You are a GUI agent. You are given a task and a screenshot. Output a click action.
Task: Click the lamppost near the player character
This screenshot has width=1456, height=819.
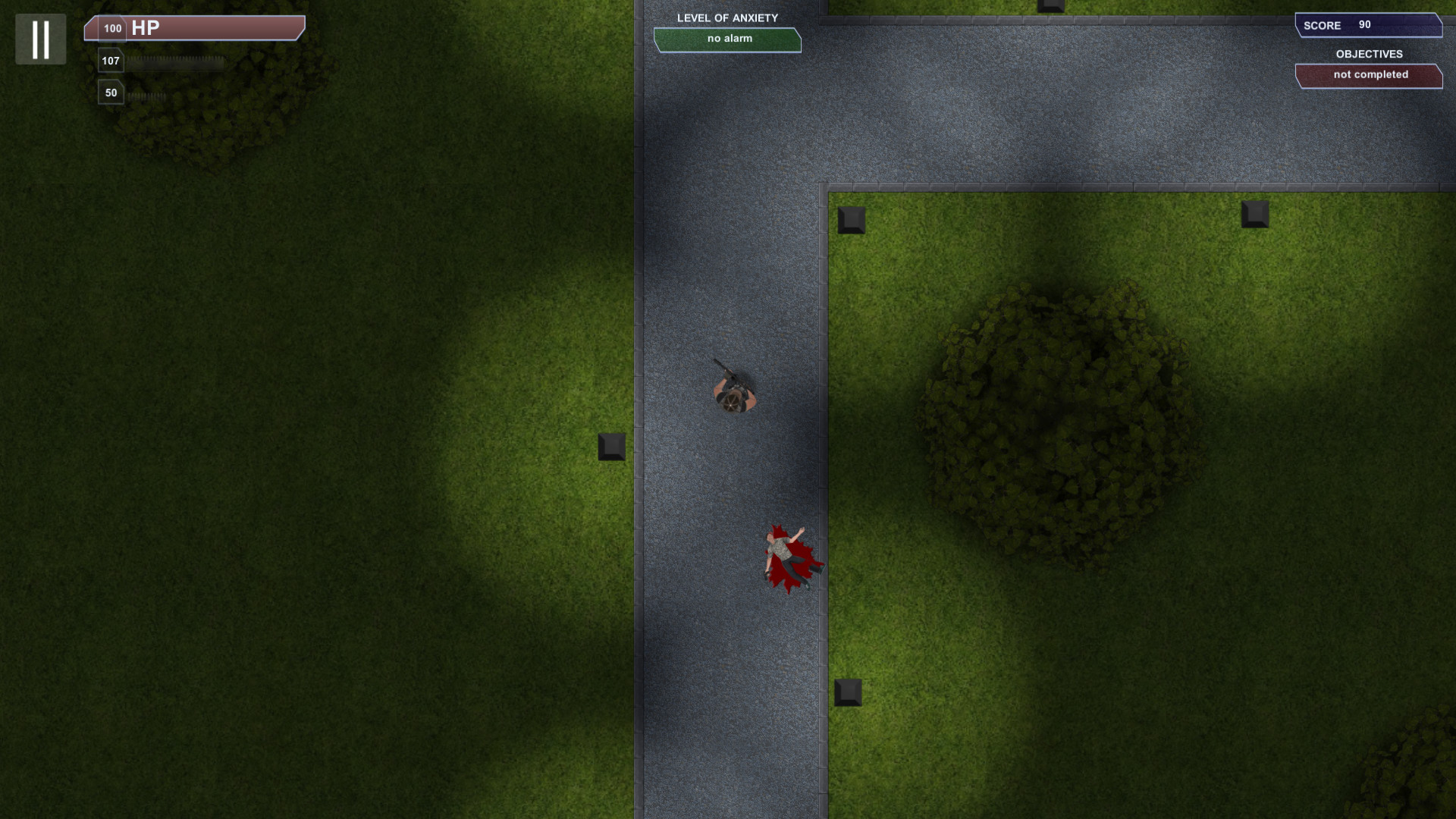click(x=611, y=447)
